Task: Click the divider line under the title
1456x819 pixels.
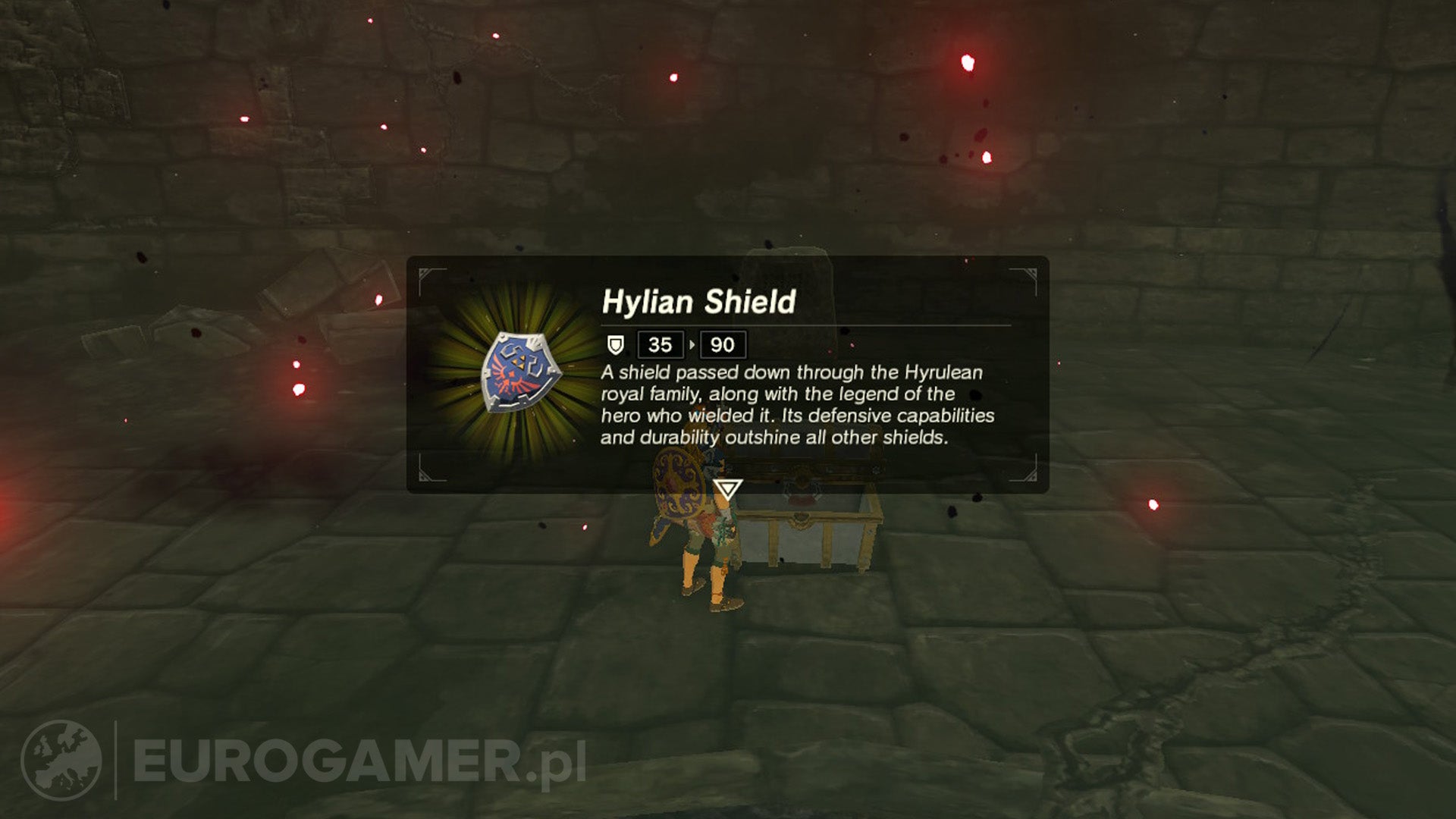Action: [811, 325]
